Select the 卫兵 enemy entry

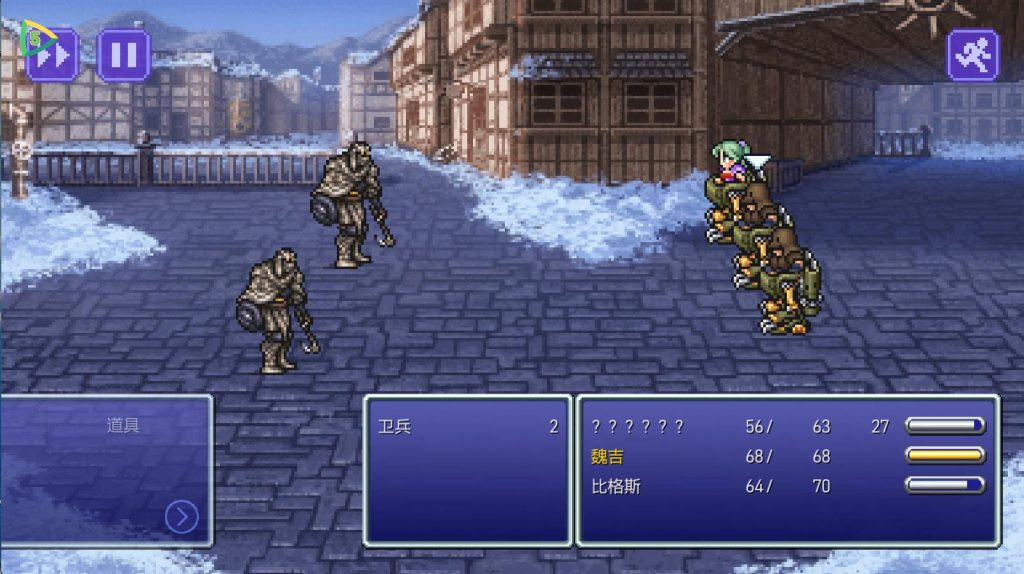(x=396, y=427)
